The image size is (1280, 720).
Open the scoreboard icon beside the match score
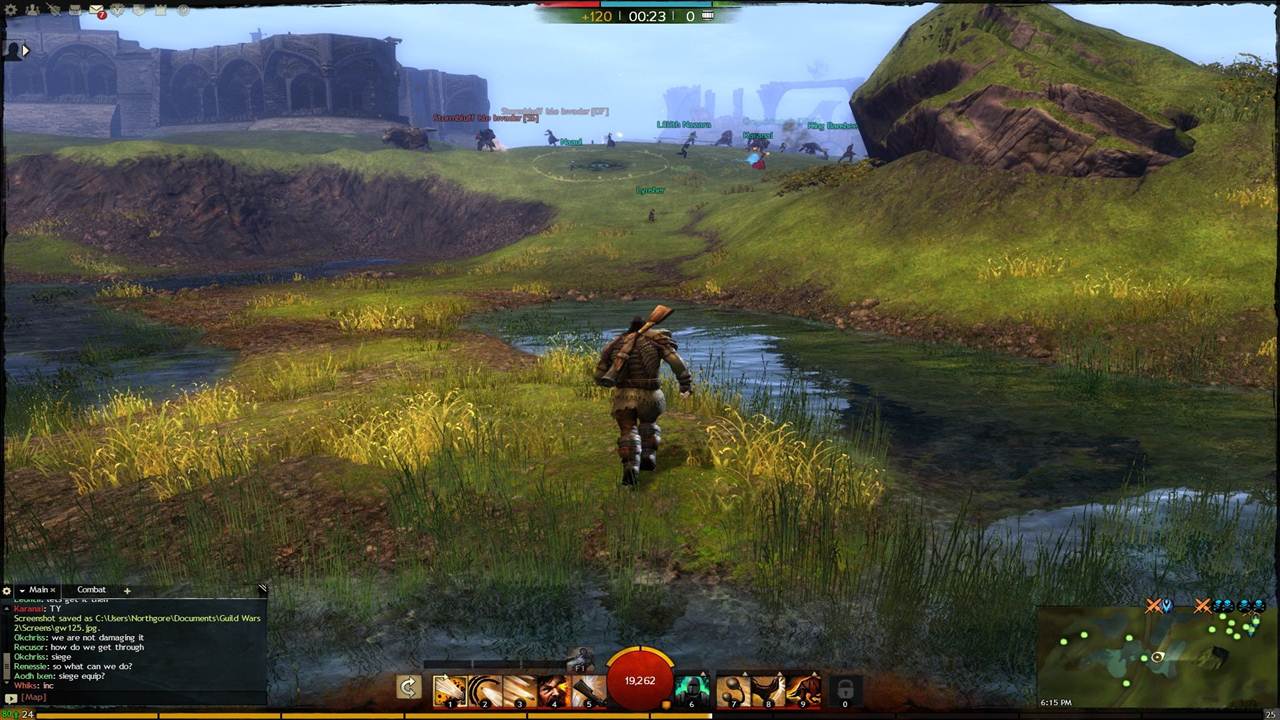click(708, 16)
